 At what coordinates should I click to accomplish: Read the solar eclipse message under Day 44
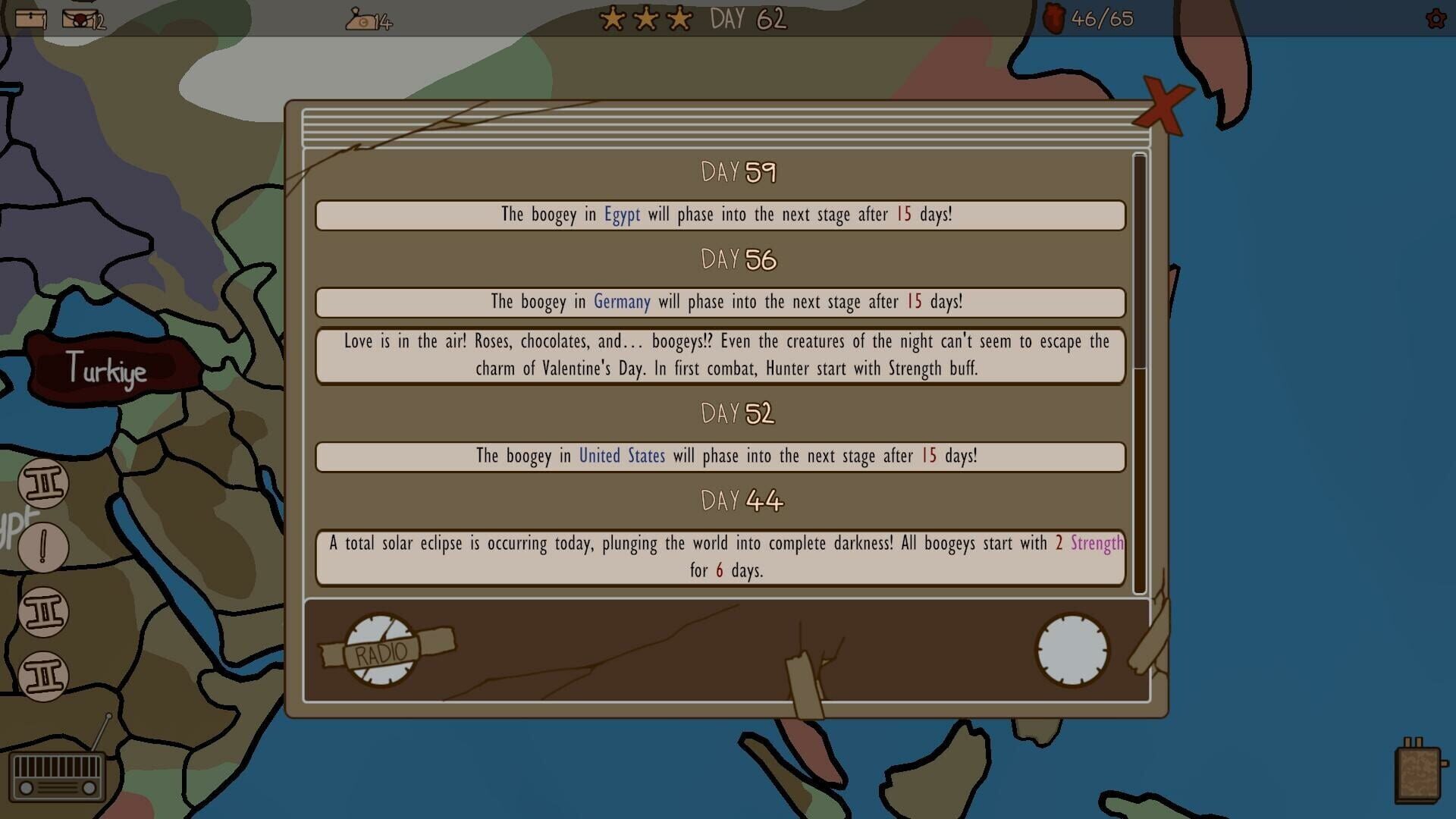pos(719,557)
